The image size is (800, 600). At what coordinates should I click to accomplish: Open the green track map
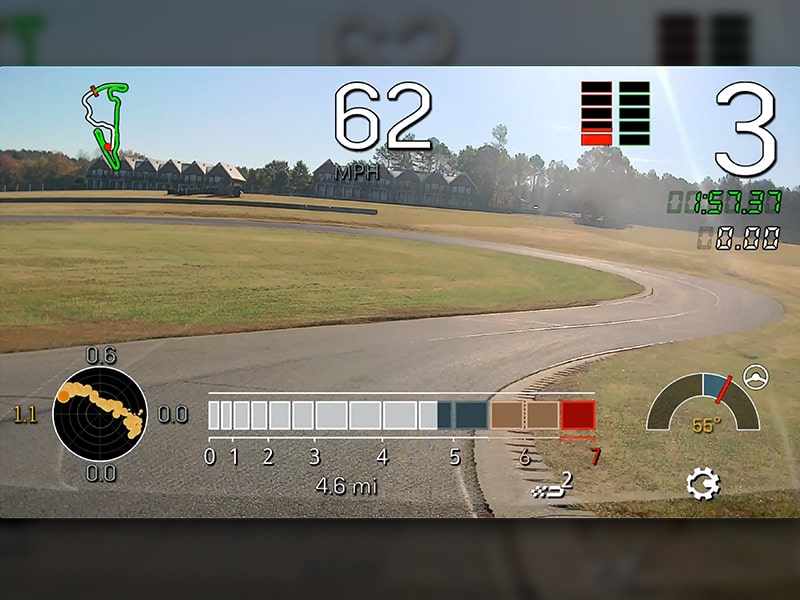[108, 124]
